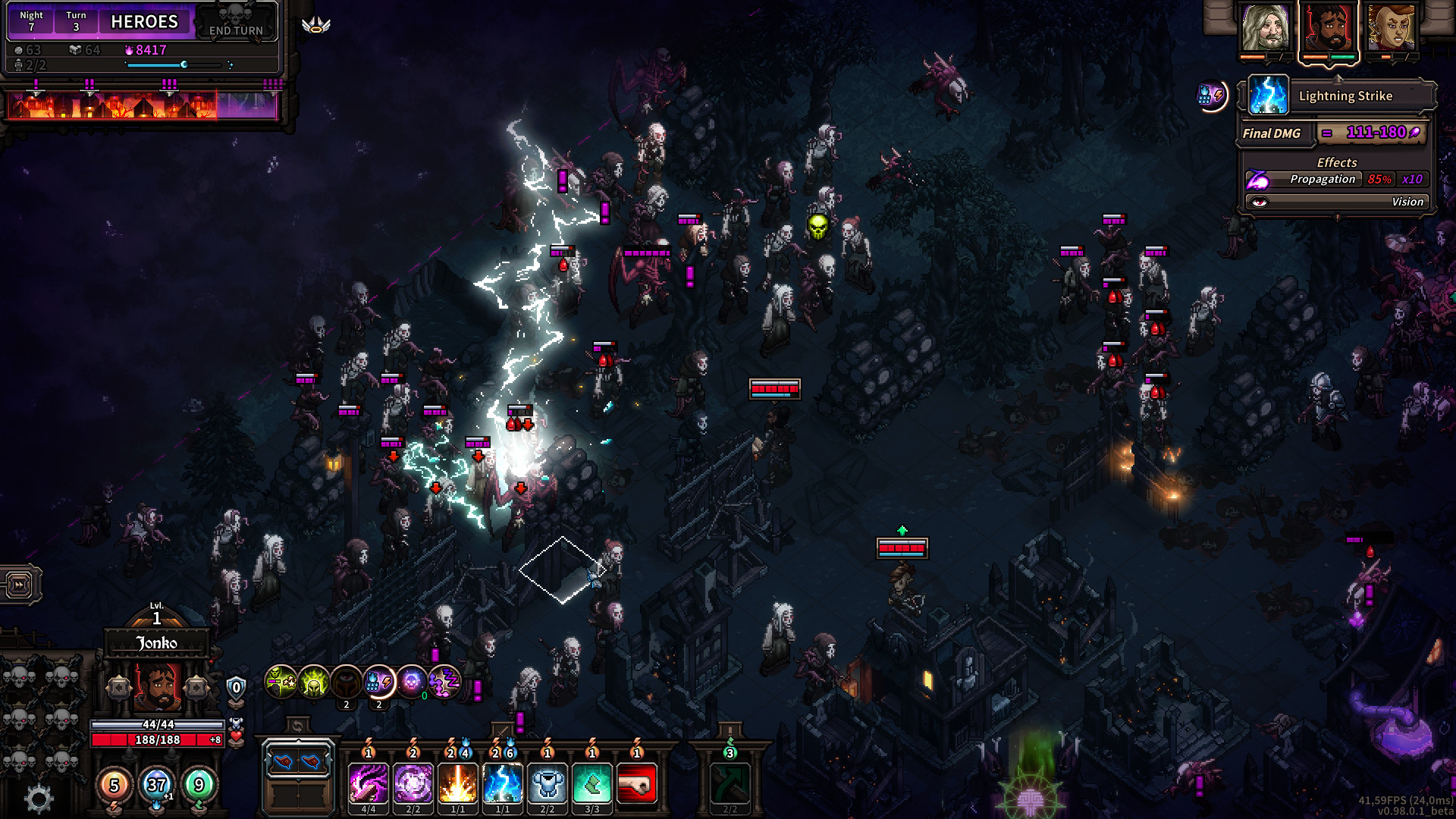Click the fast-forward speed button

click(19, 585)
